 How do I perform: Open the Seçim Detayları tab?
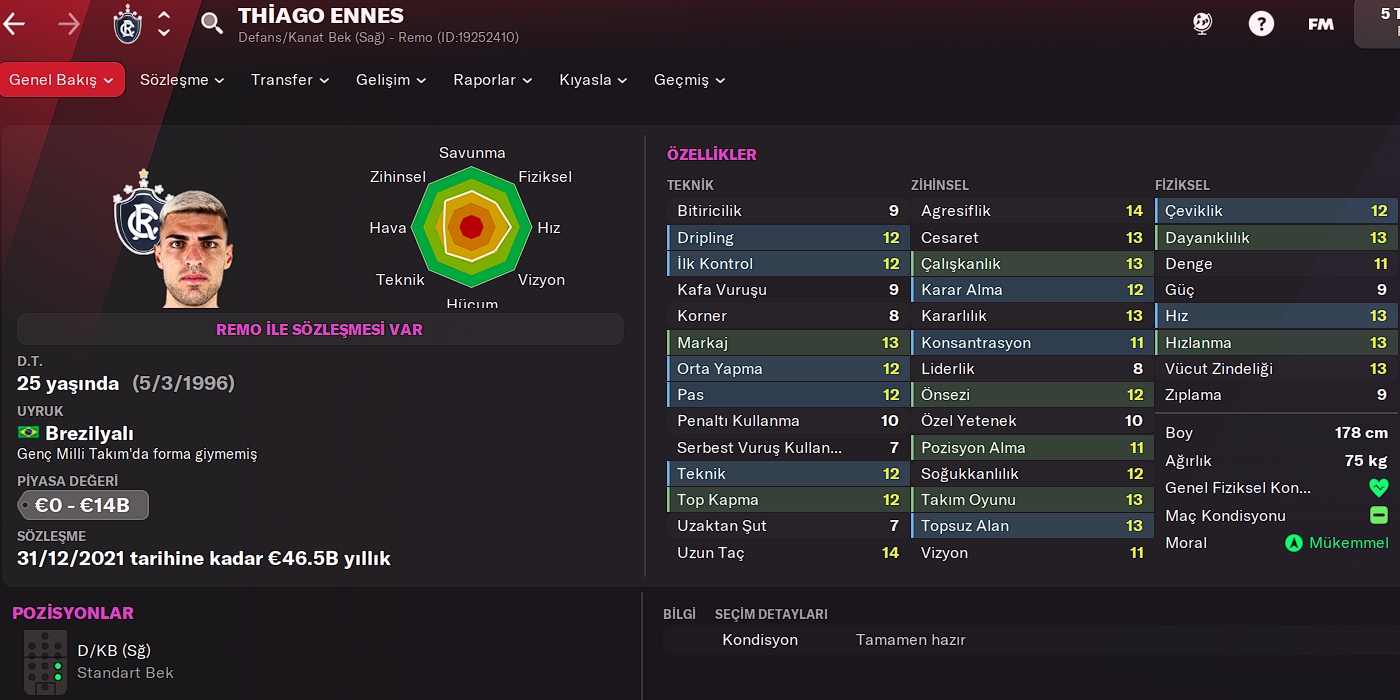(770, 614)
